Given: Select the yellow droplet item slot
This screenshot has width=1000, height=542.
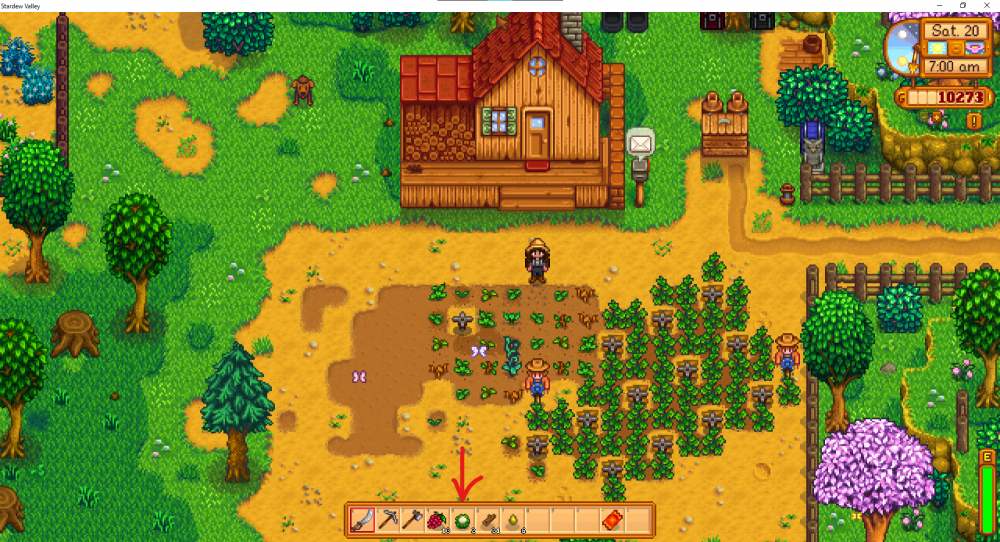Looking at the screenshot, I should coord(512,520).
